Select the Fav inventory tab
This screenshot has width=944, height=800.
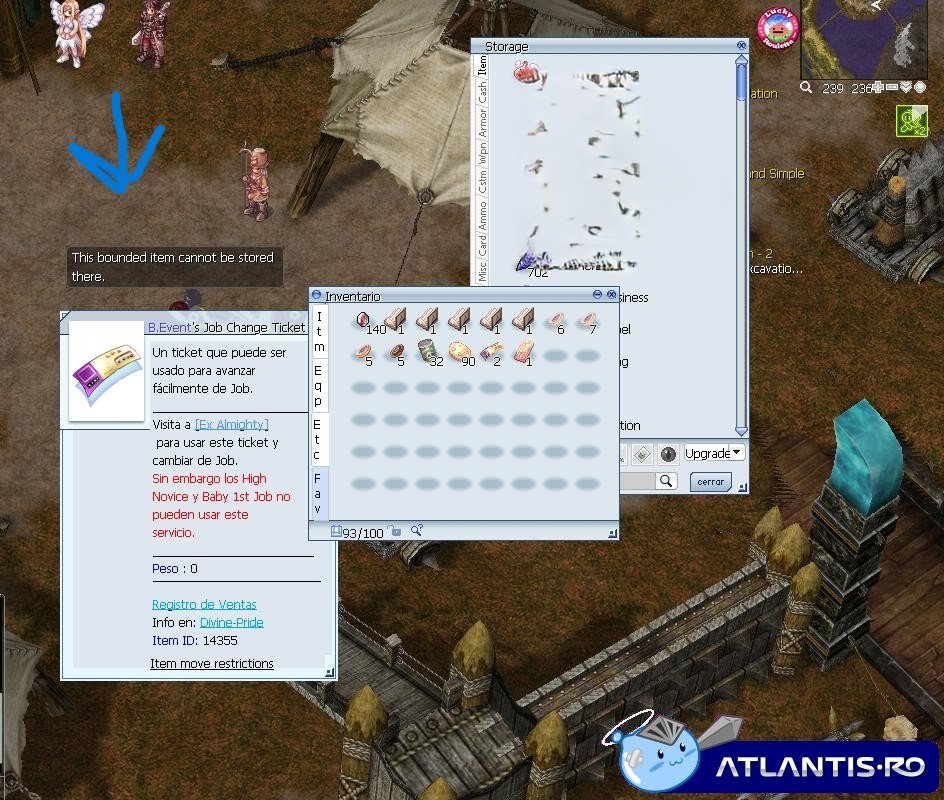click(318, 494)
